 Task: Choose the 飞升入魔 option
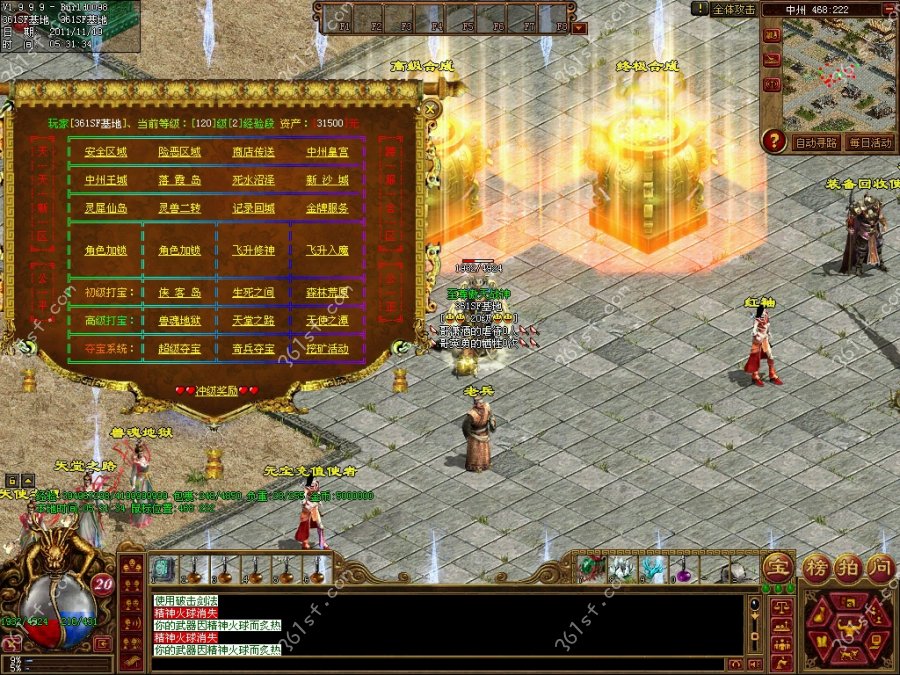[x=327, y=250]
